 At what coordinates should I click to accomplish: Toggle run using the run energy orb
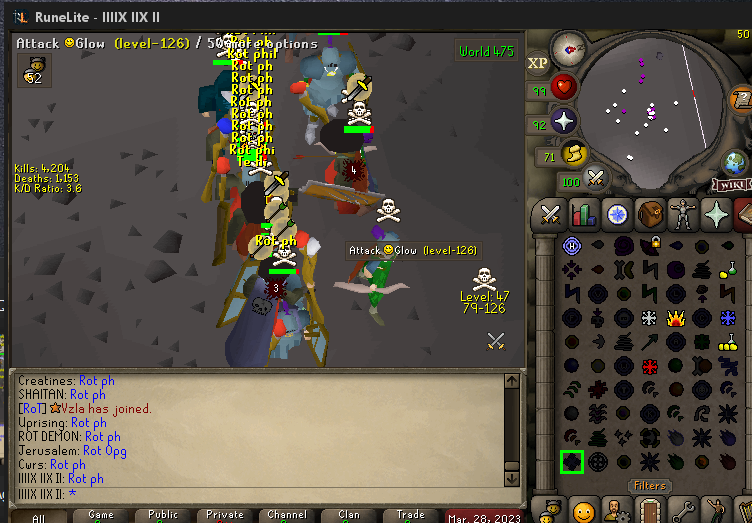pyautogui.click(x=577, y=154)
